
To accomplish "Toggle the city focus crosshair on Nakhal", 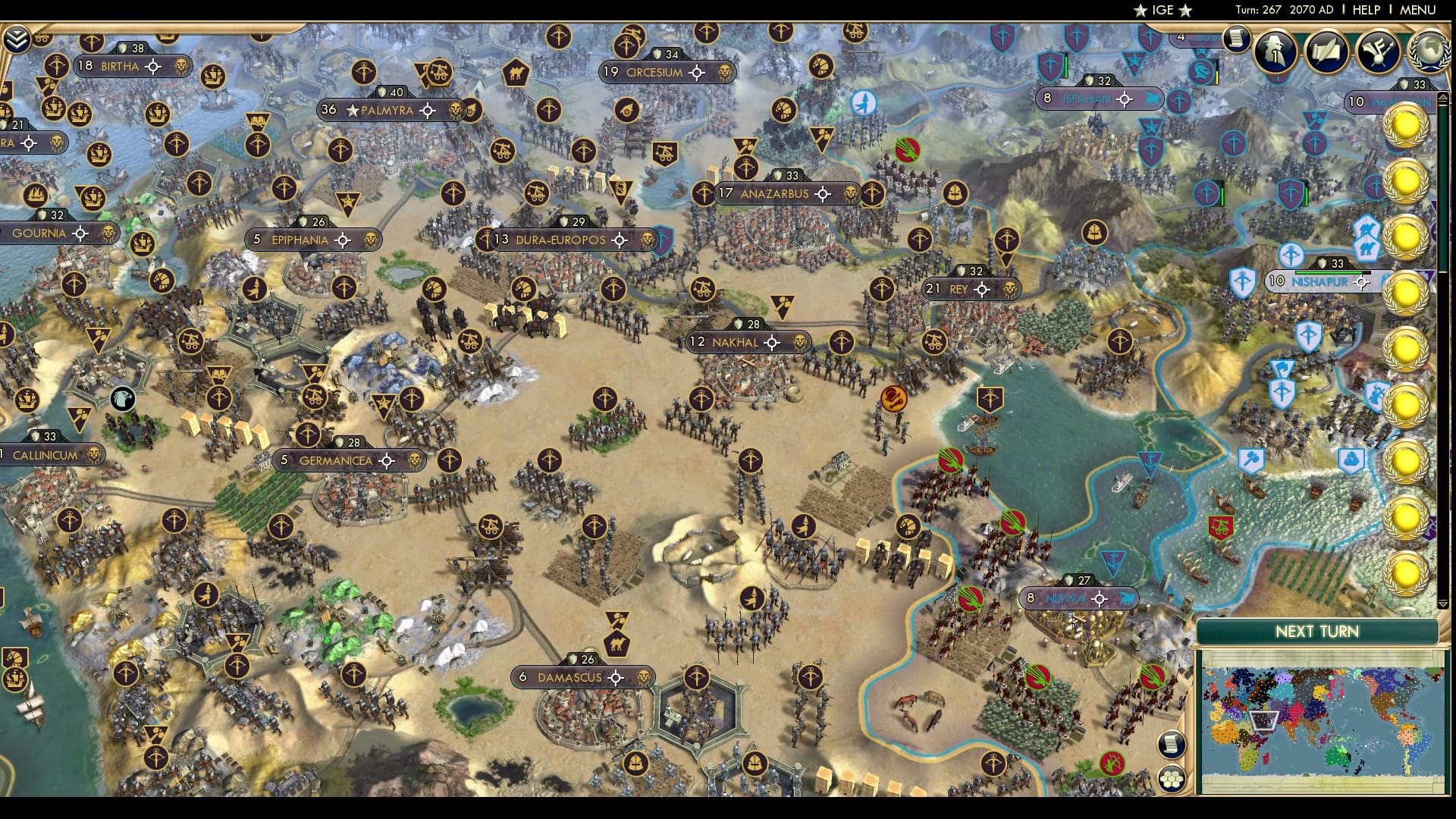I will tap(771, 343).
